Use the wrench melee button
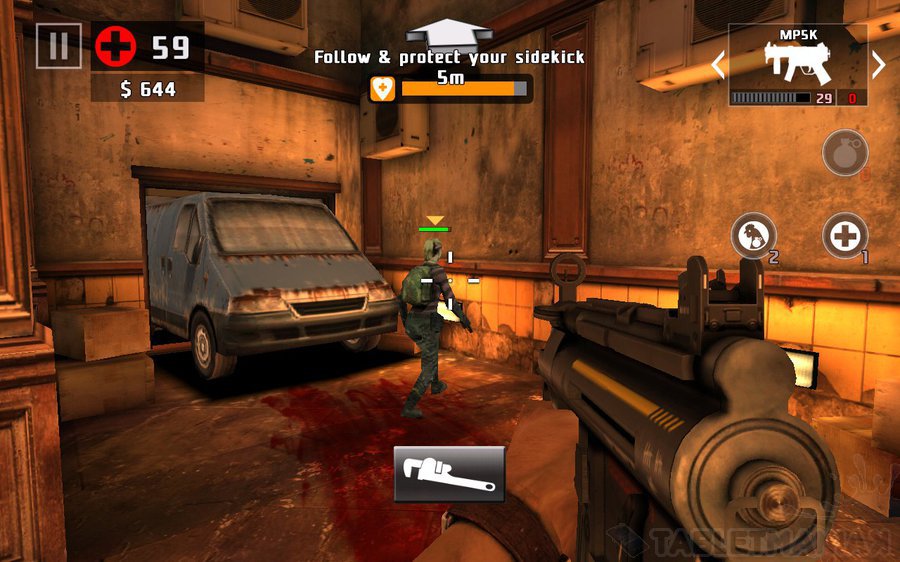This screenshot has width=900, height=562. (449, 474)
